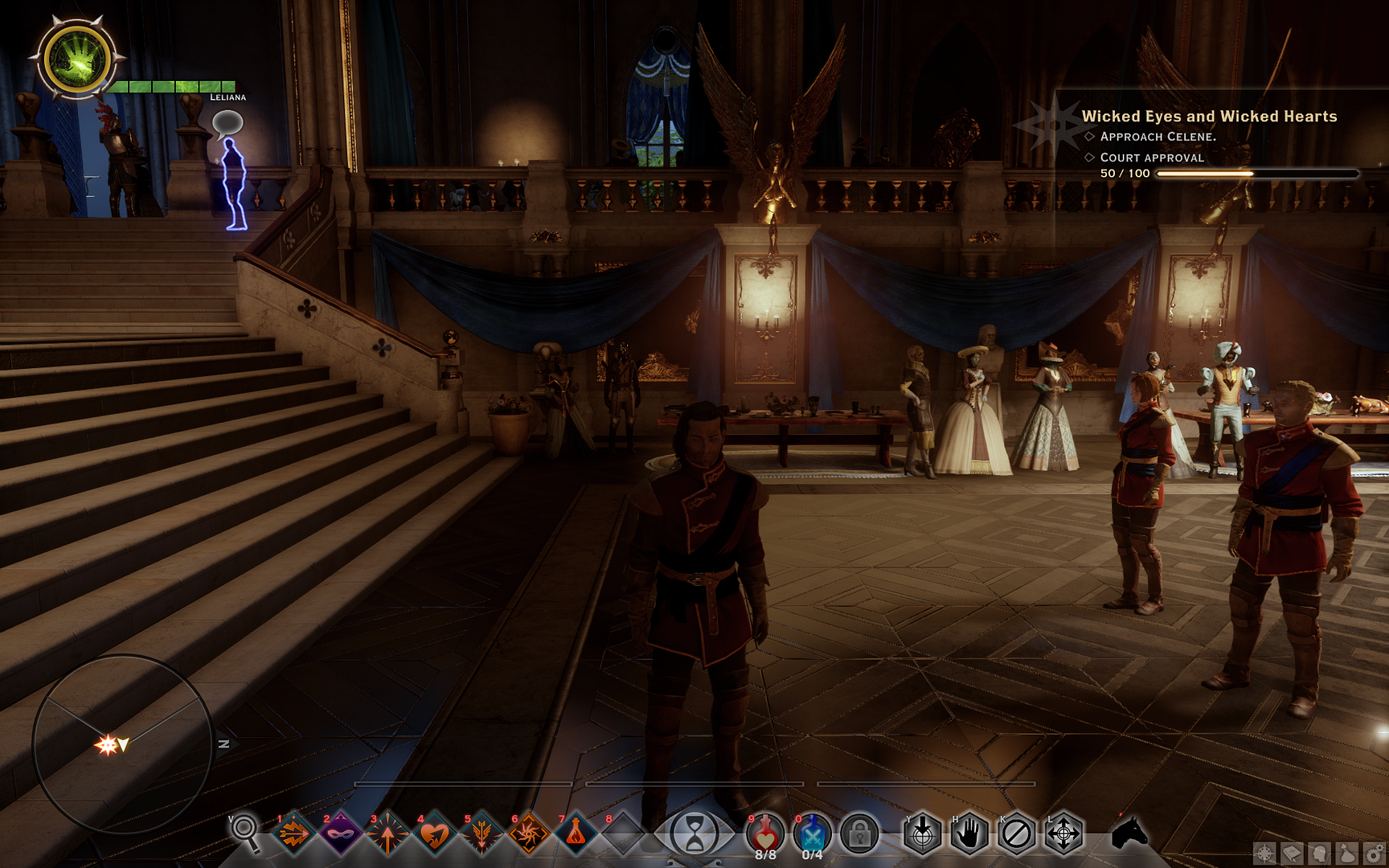Open the game options gear icon
Viewport: 1389px width, 868px height.
(1372, 854)
